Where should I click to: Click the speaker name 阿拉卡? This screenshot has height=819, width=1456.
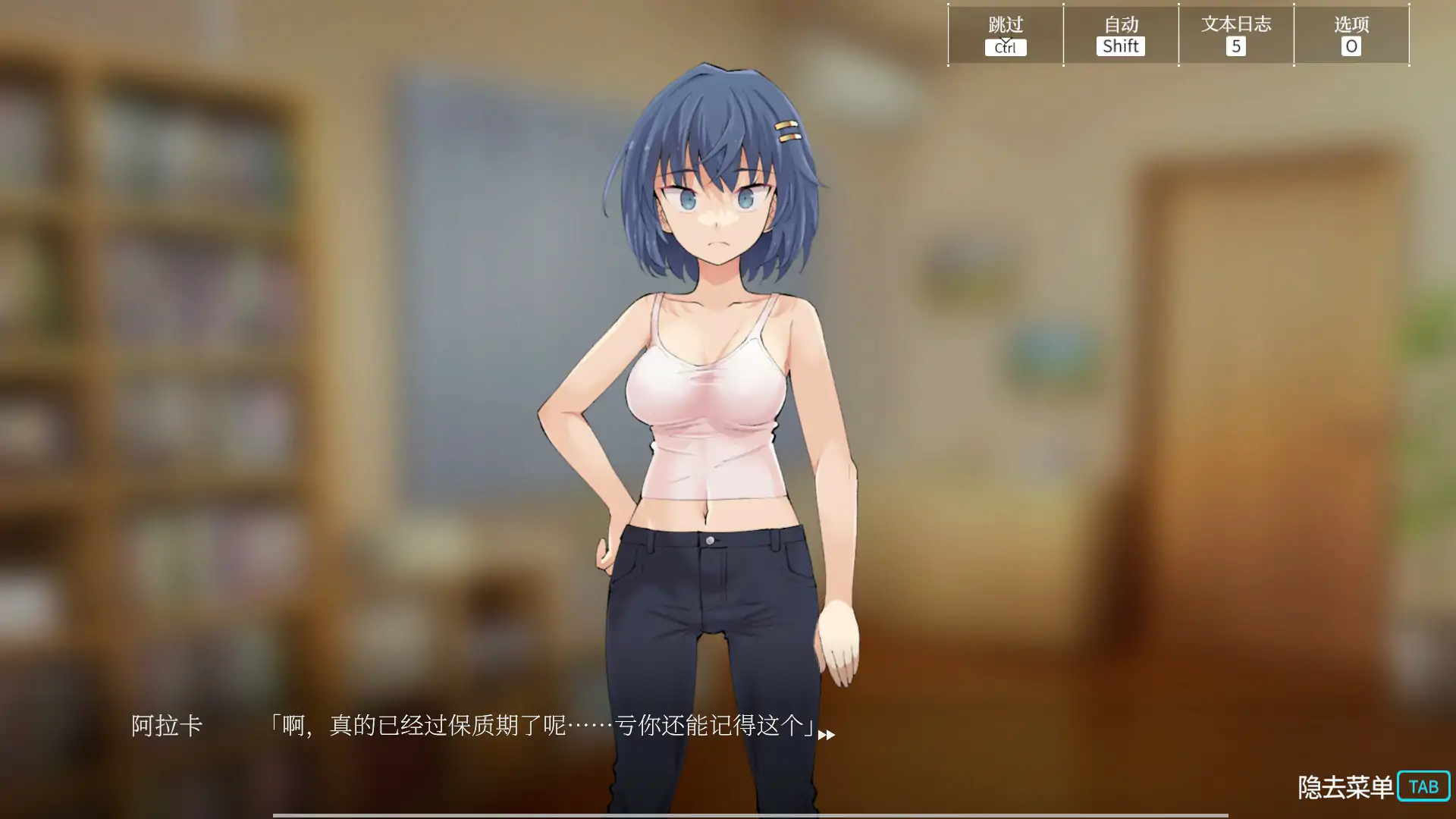point(168,726)
